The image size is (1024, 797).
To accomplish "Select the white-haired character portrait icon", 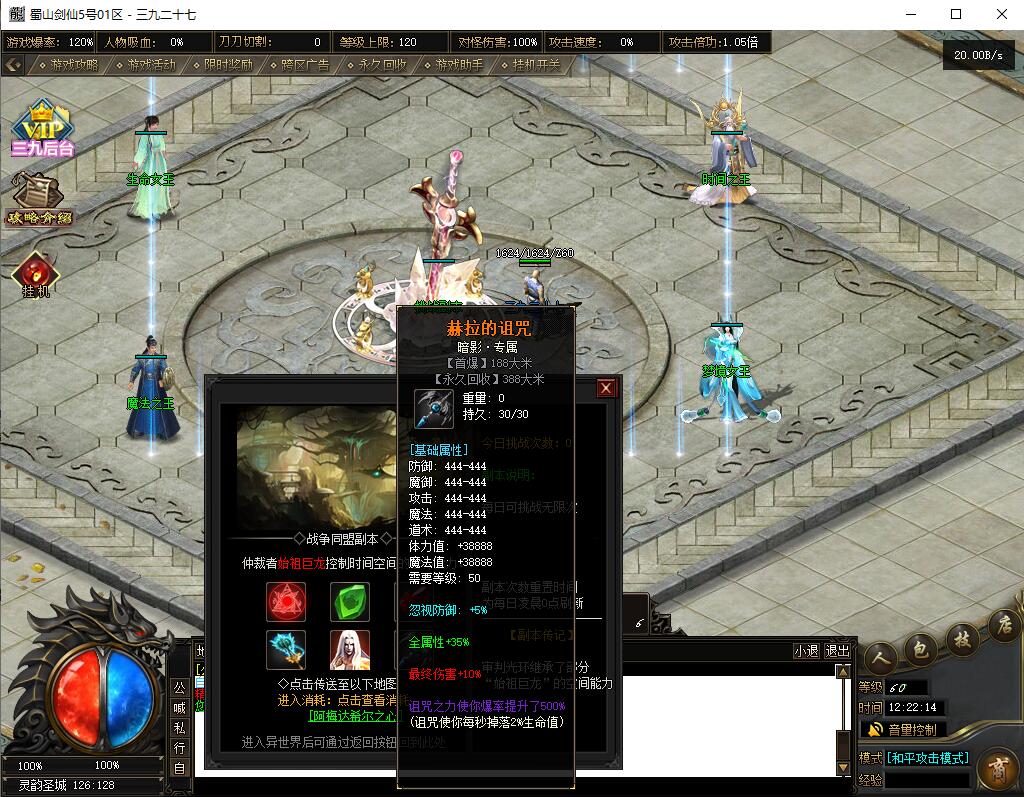I will 350,650.
